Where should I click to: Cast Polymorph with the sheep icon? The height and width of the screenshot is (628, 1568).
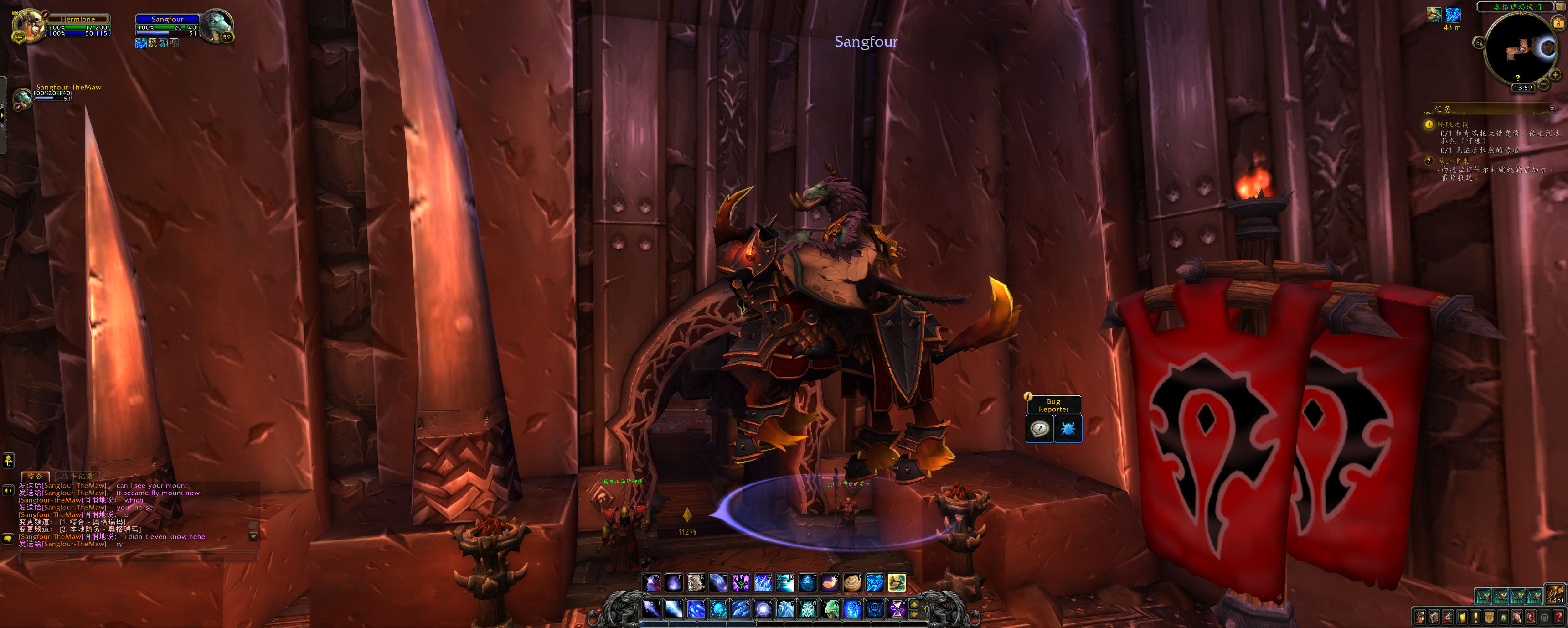coord(696,583)
